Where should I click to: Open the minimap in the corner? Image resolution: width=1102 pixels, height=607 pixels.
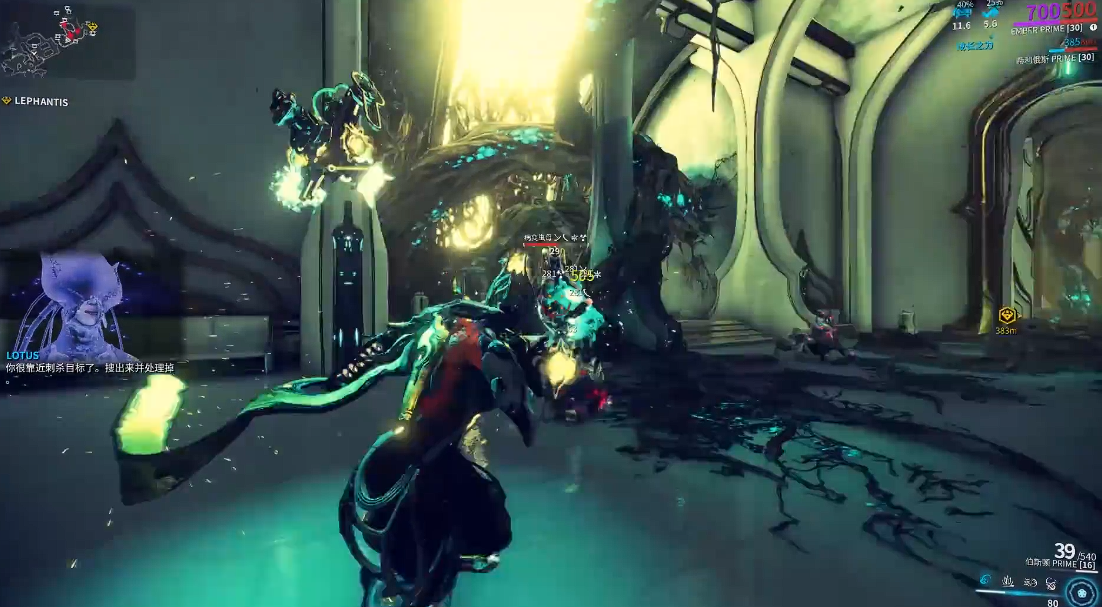pos(67,42)
